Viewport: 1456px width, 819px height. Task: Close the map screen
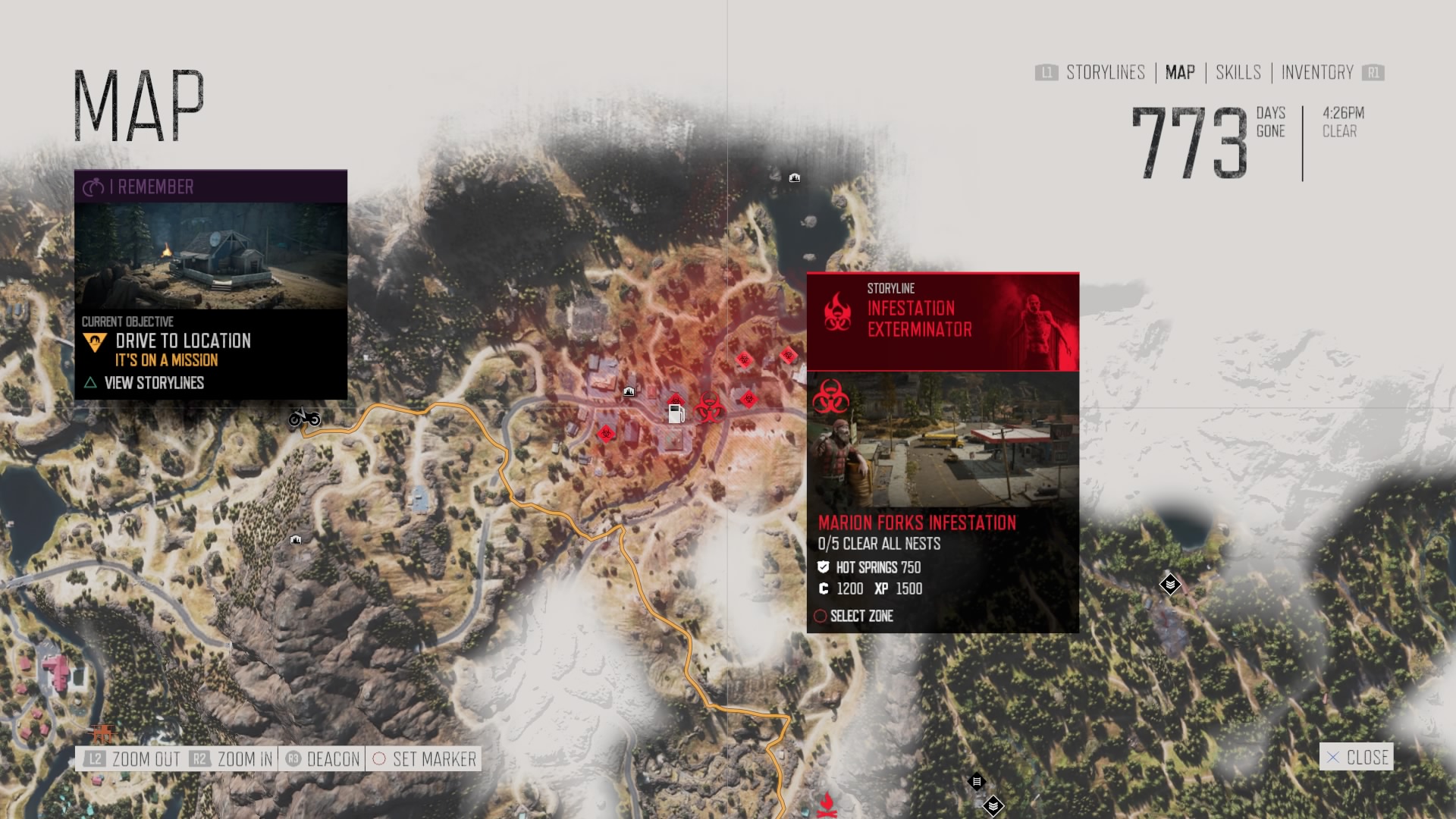pos(1357,757)
